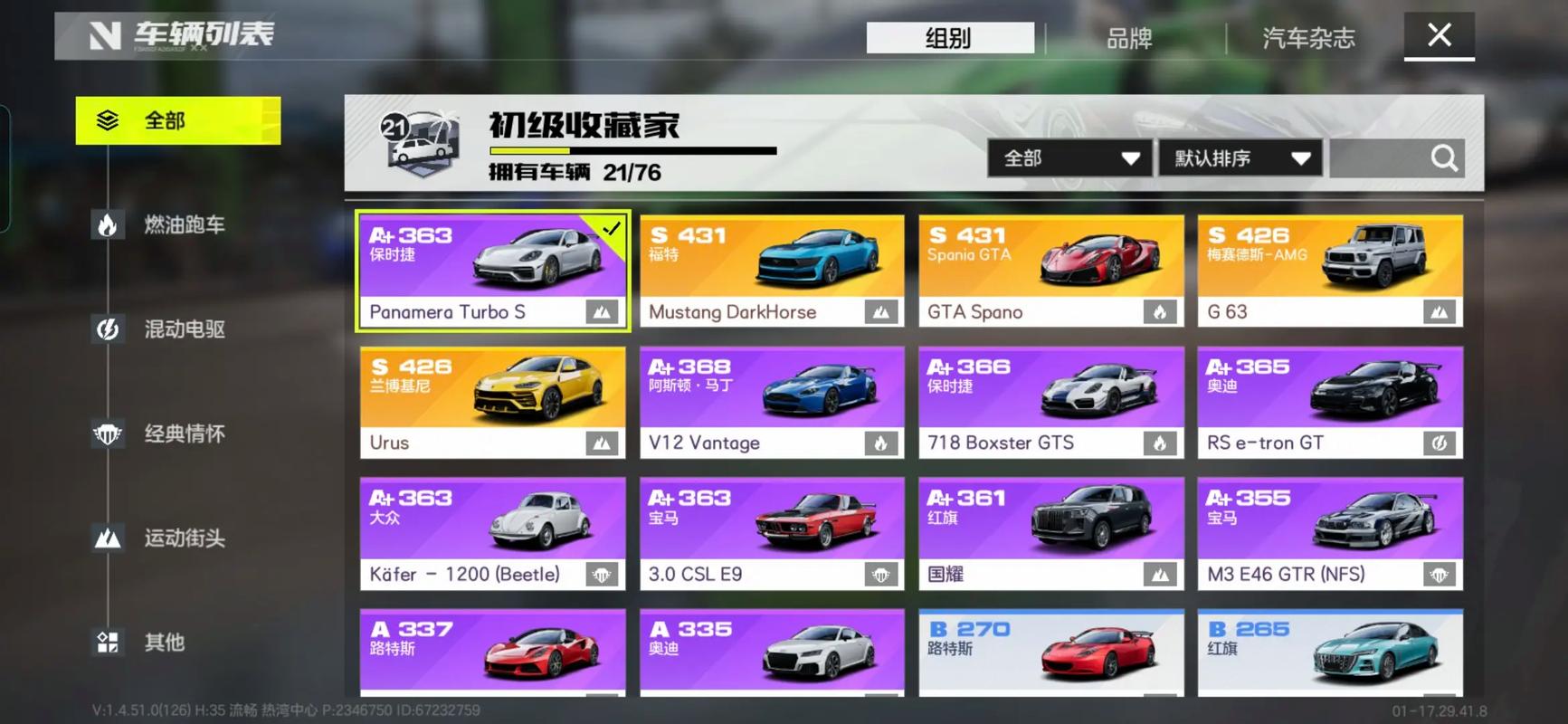Select the M3 E46 GTR (NFS) card
The image size is (1568, 724).
click(1329, 533)
